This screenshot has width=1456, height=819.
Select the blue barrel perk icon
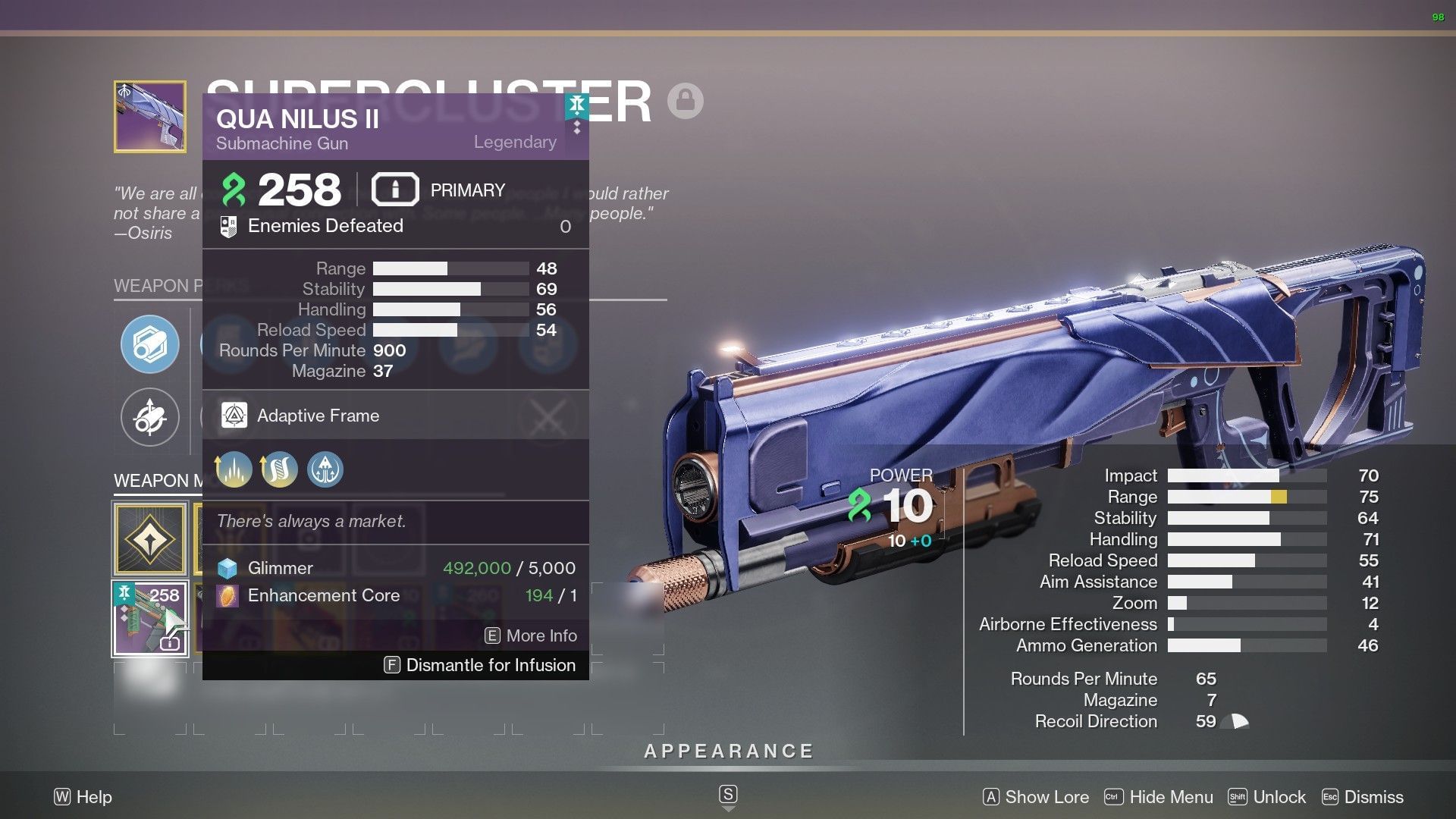pos(149,344)
